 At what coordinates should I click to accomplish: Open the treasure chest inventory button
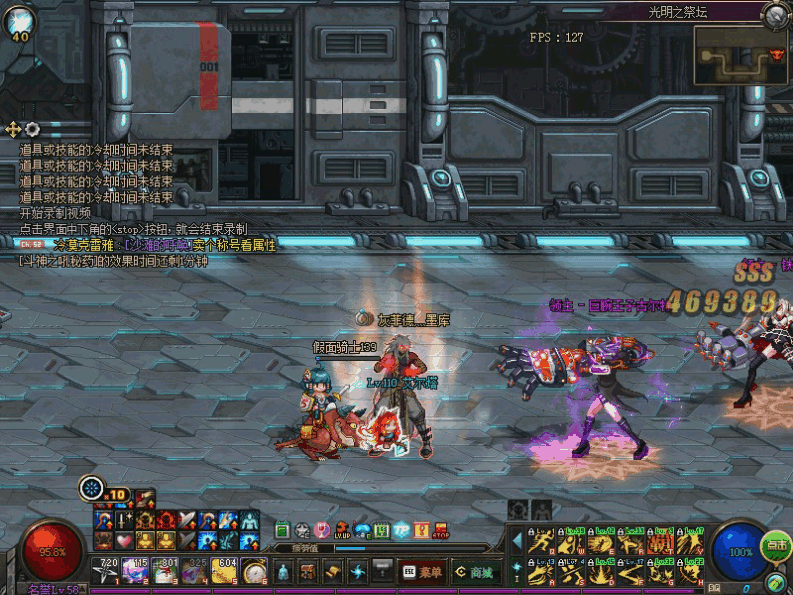[306, 572]
